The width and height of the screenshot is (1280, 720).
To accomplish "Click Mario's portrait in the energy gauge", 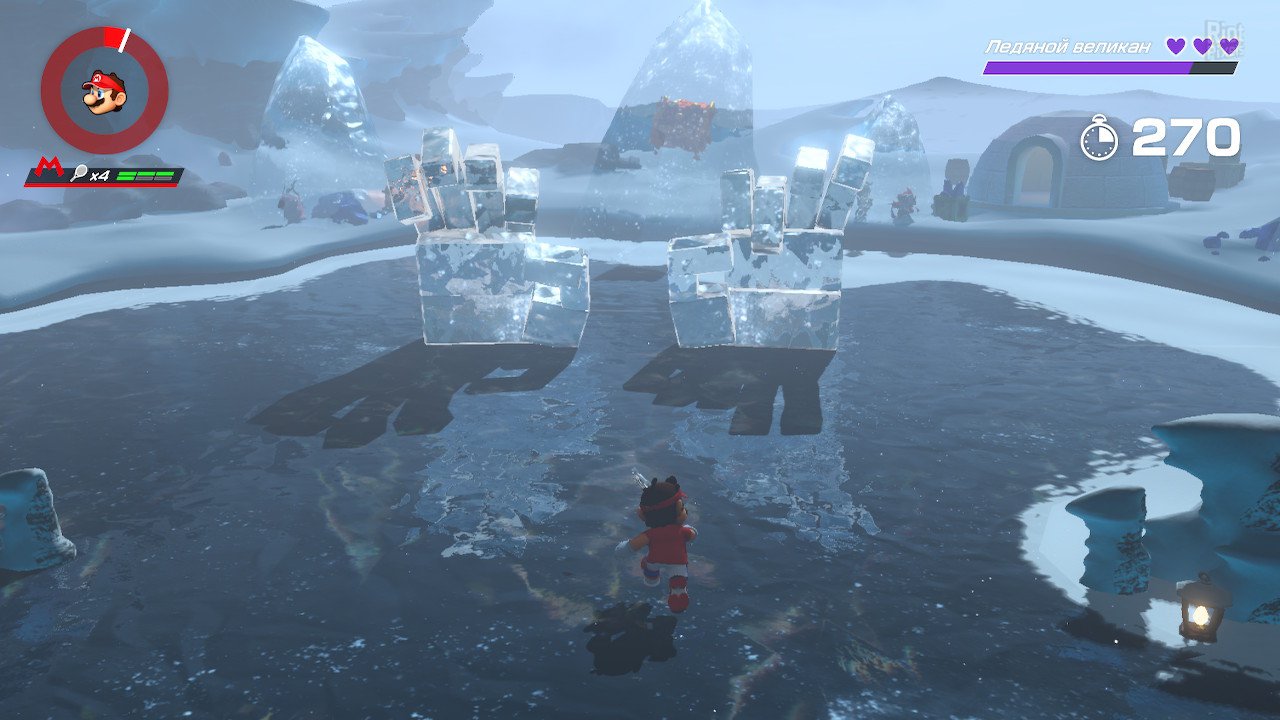I will [104, 92].
